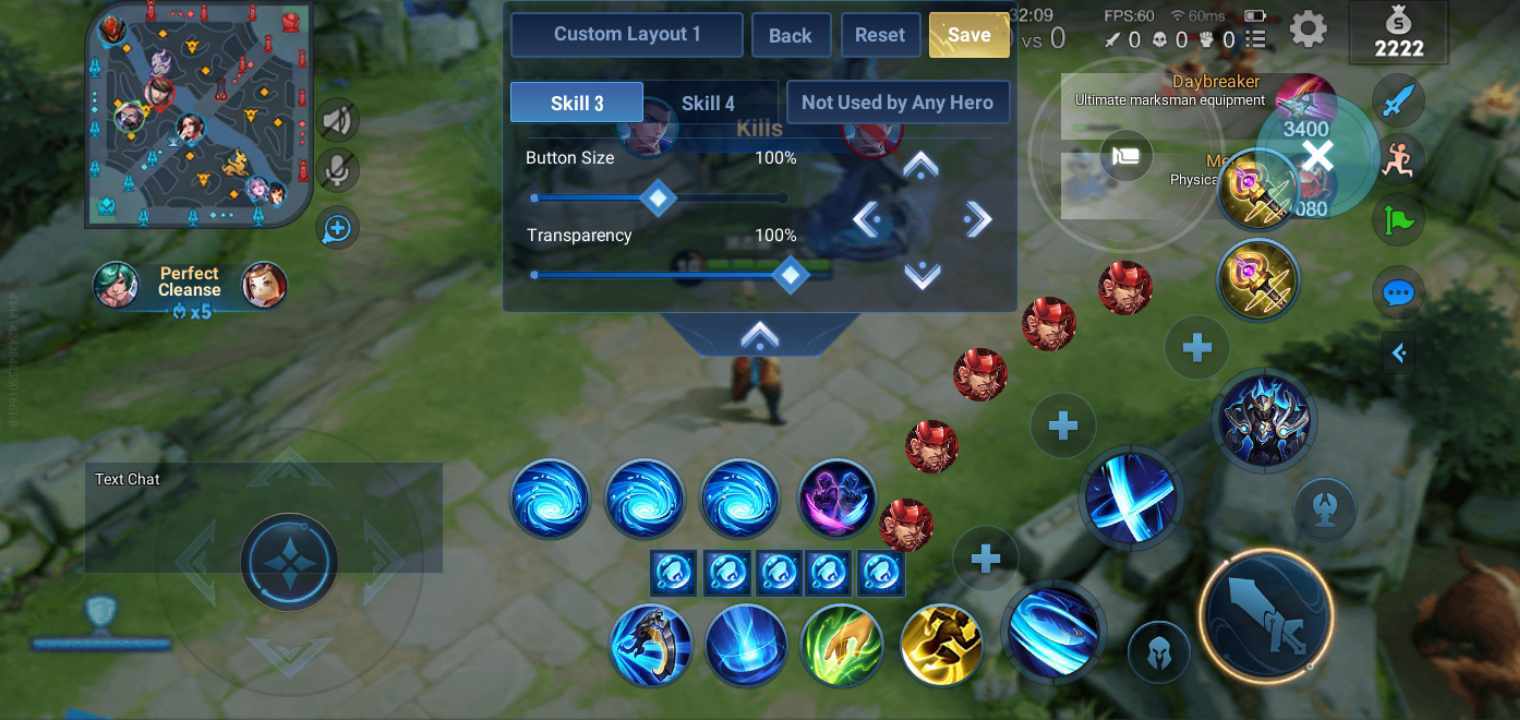
Task: Tap the blue recall swirl icon
Action: point(1055,633)
